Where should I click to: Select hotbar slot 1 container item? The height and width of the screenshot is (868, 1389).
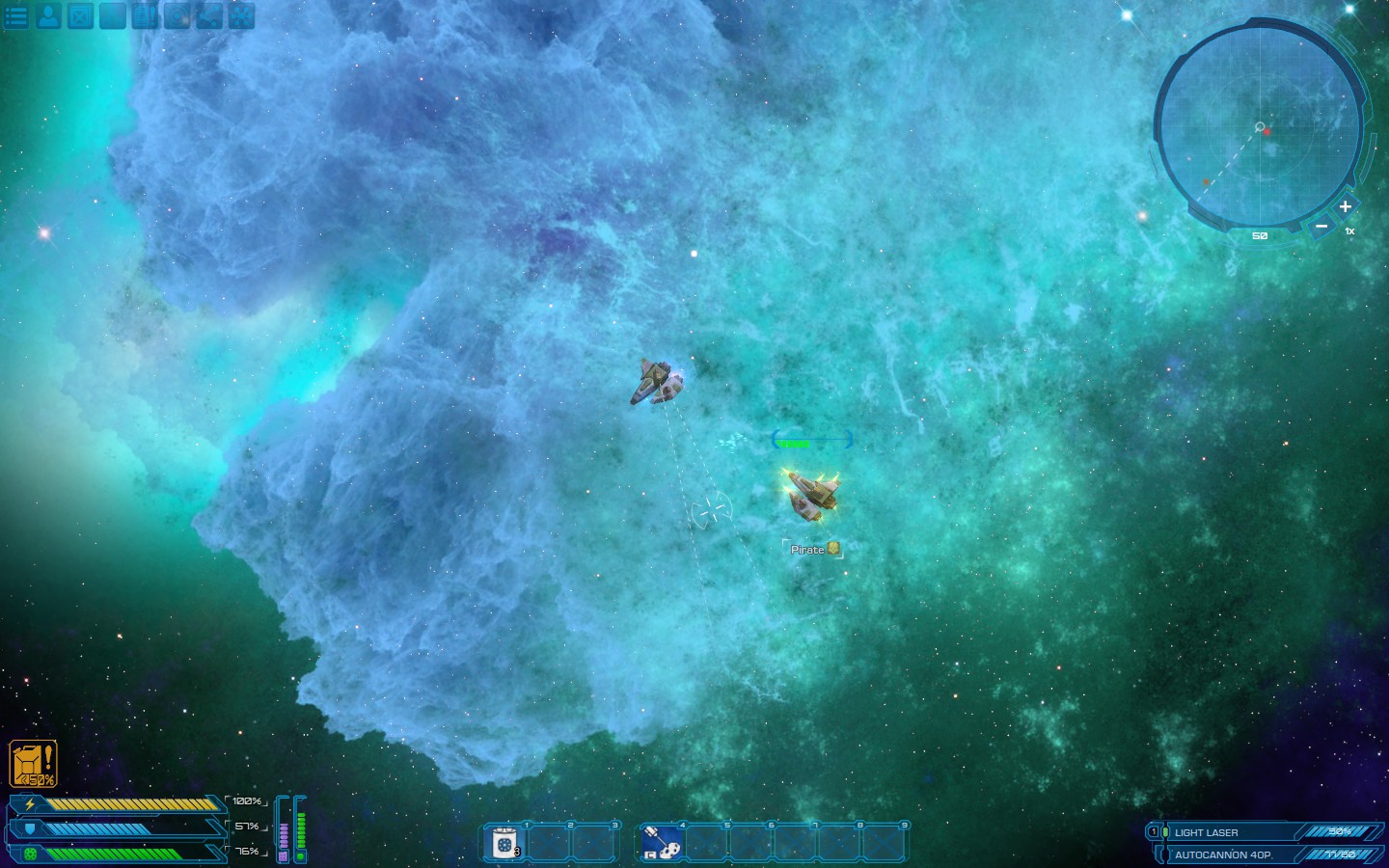(x=505, y=842)
